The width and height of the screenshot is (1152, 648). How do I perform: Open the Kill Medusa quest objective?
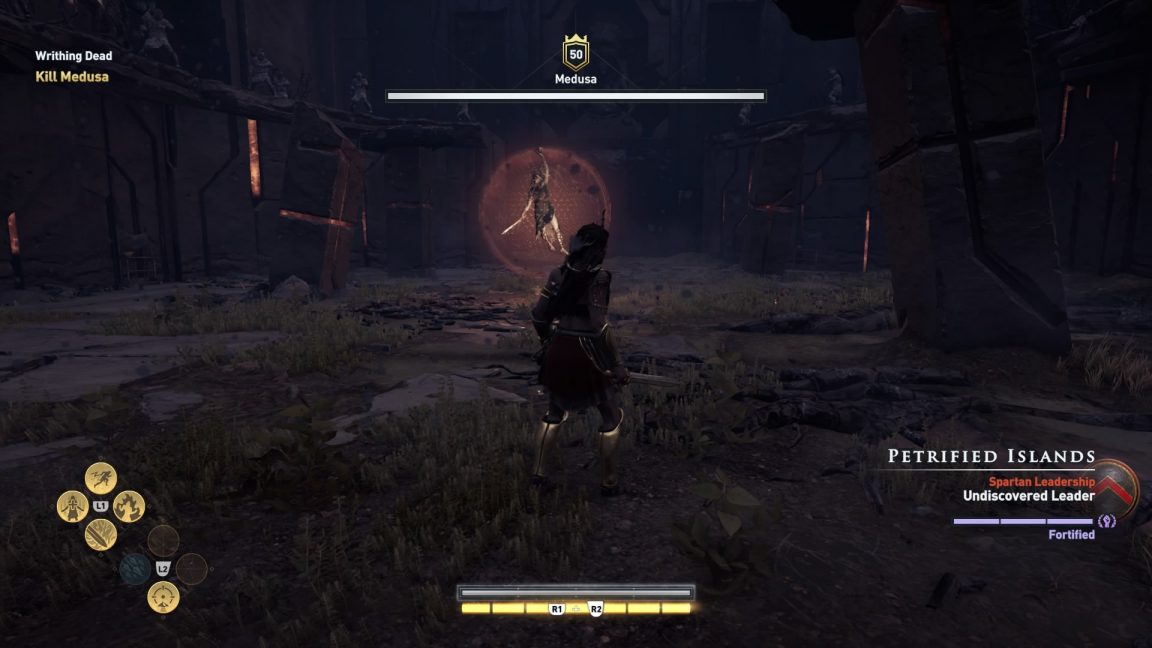pos(72,76)
